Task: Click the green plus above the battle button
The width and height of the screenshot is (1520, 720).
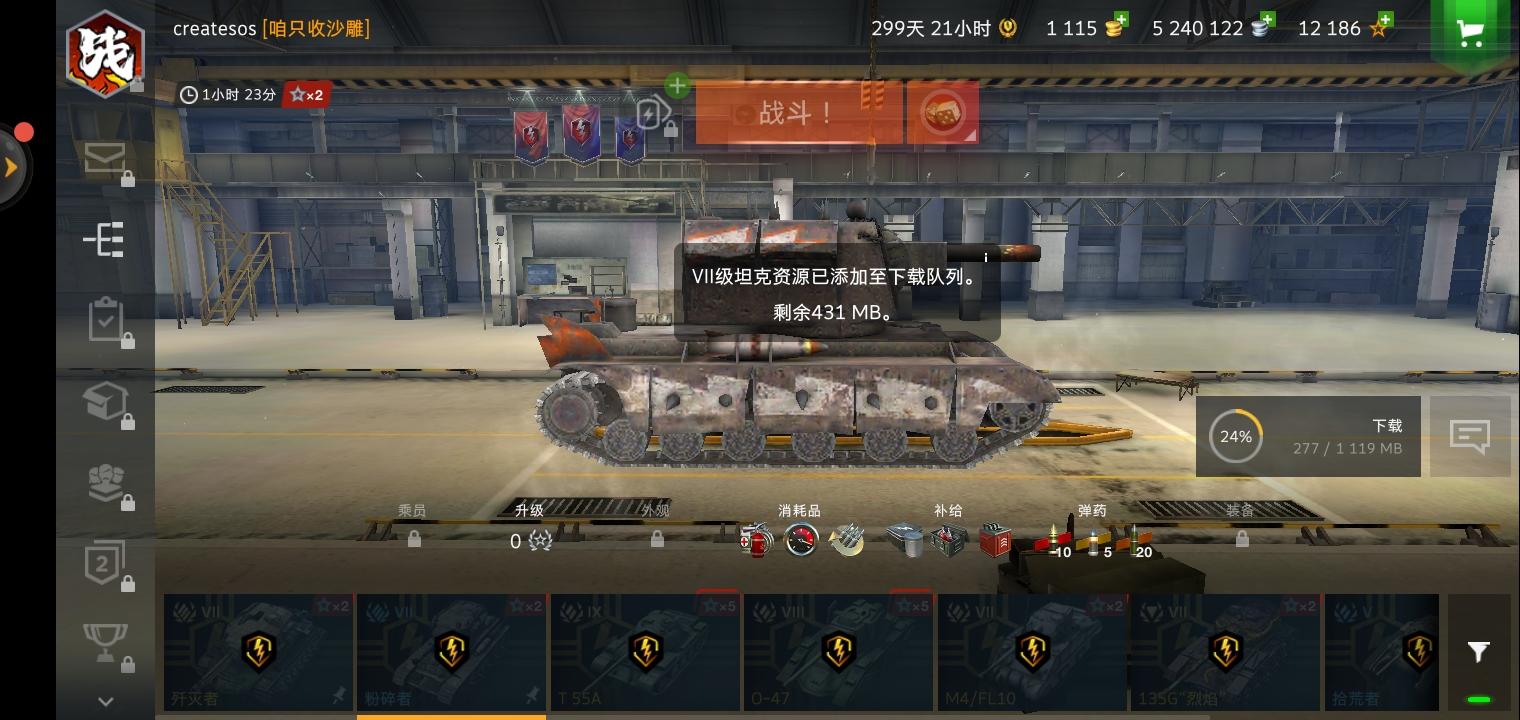Action: 677,86
